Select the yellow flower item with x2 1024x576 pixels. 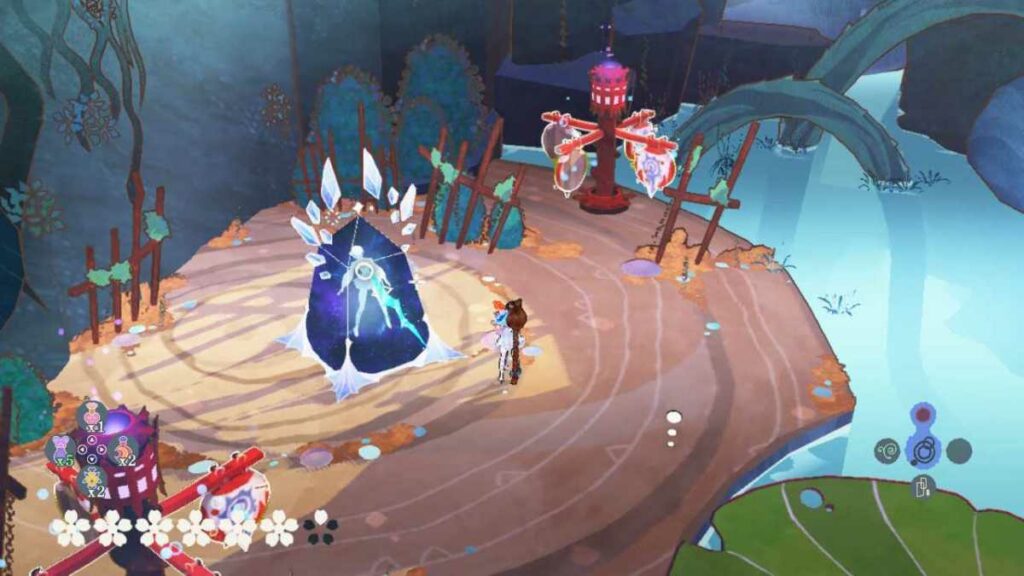92,478
